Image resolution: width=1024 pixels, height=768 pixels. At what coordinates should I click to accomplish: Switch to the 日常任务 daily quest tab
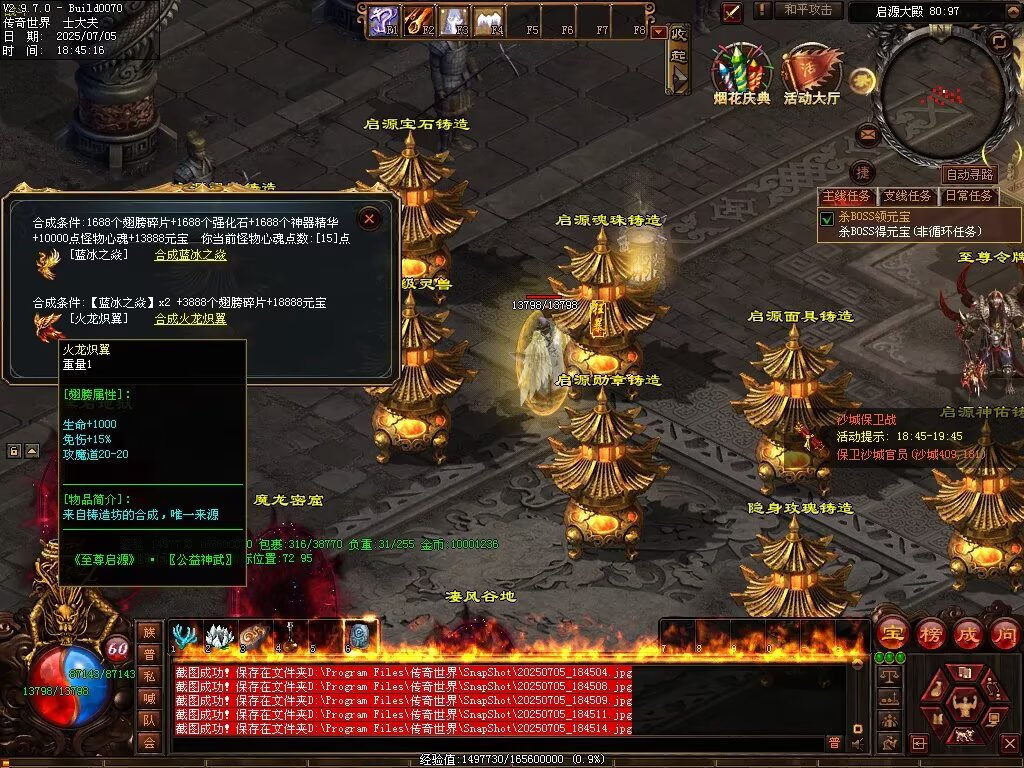pyautogui.click(x=969, y=196)
